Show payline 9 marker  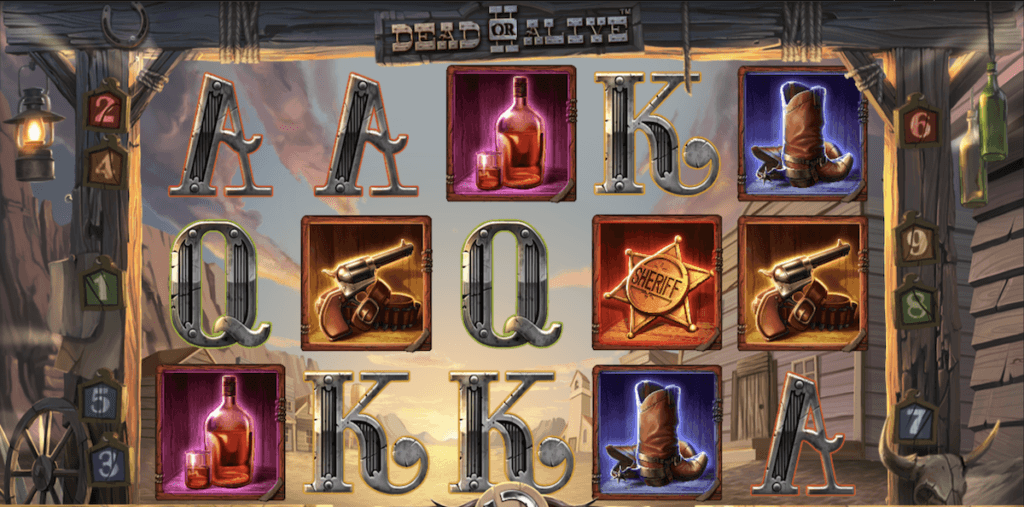(916, 242)
